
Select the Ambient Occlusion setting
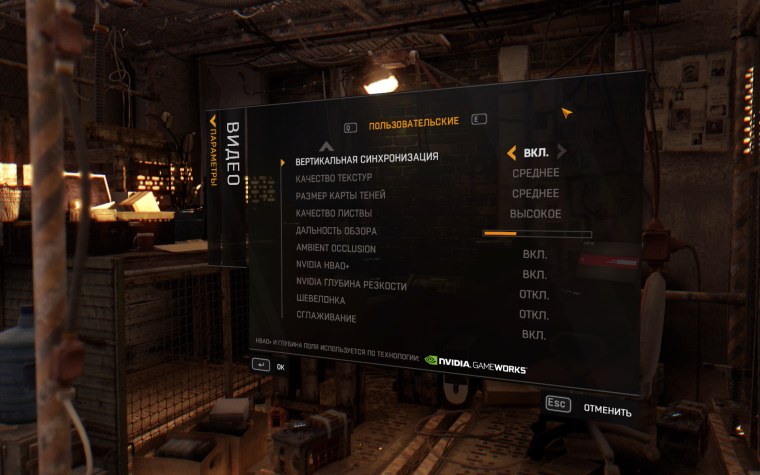tap(335, 249)
